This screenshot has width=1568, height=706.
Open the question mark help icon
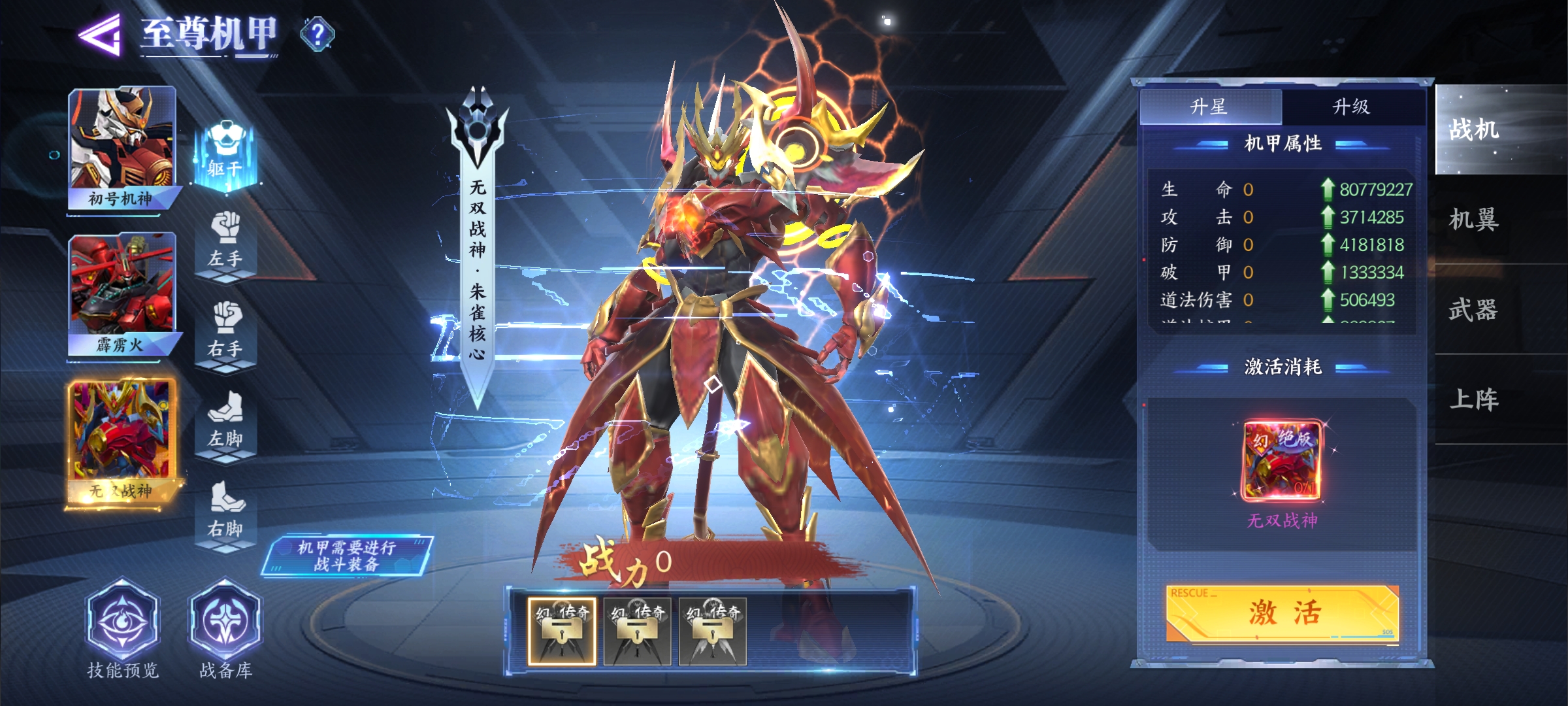tap(318, 34)
